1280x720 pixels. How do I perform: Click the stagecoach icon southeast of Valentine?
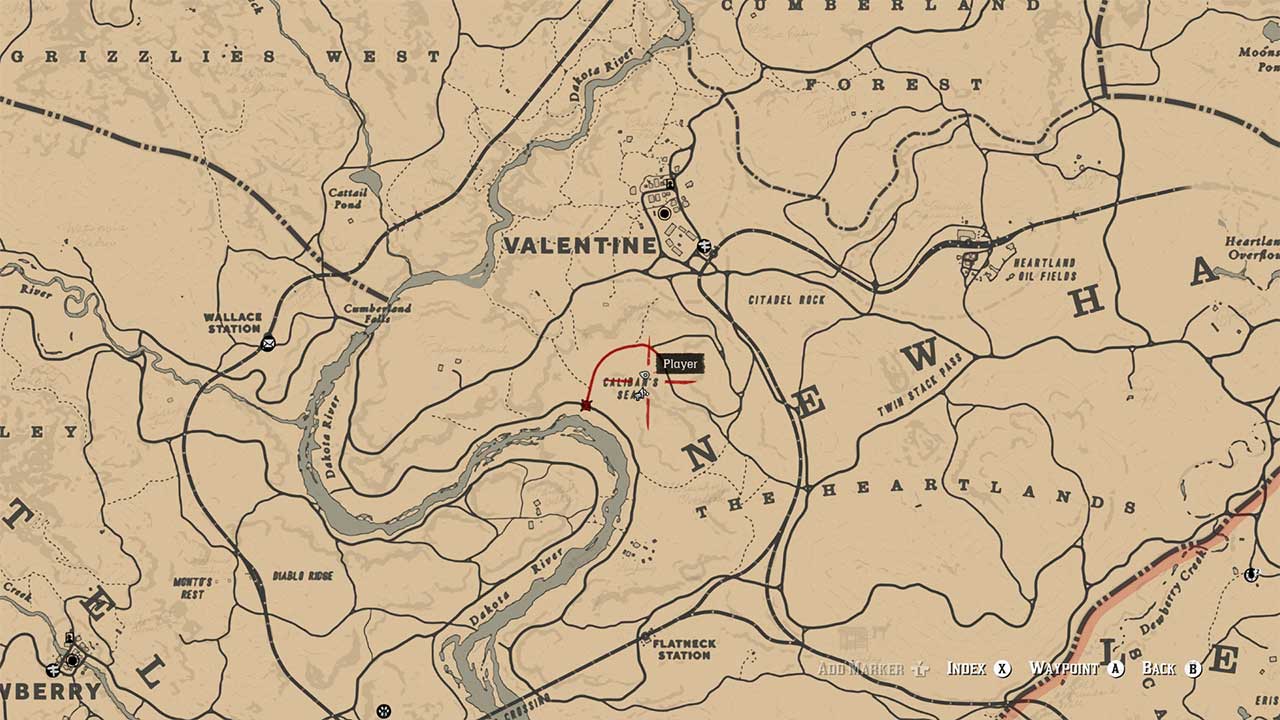point(704,246)
